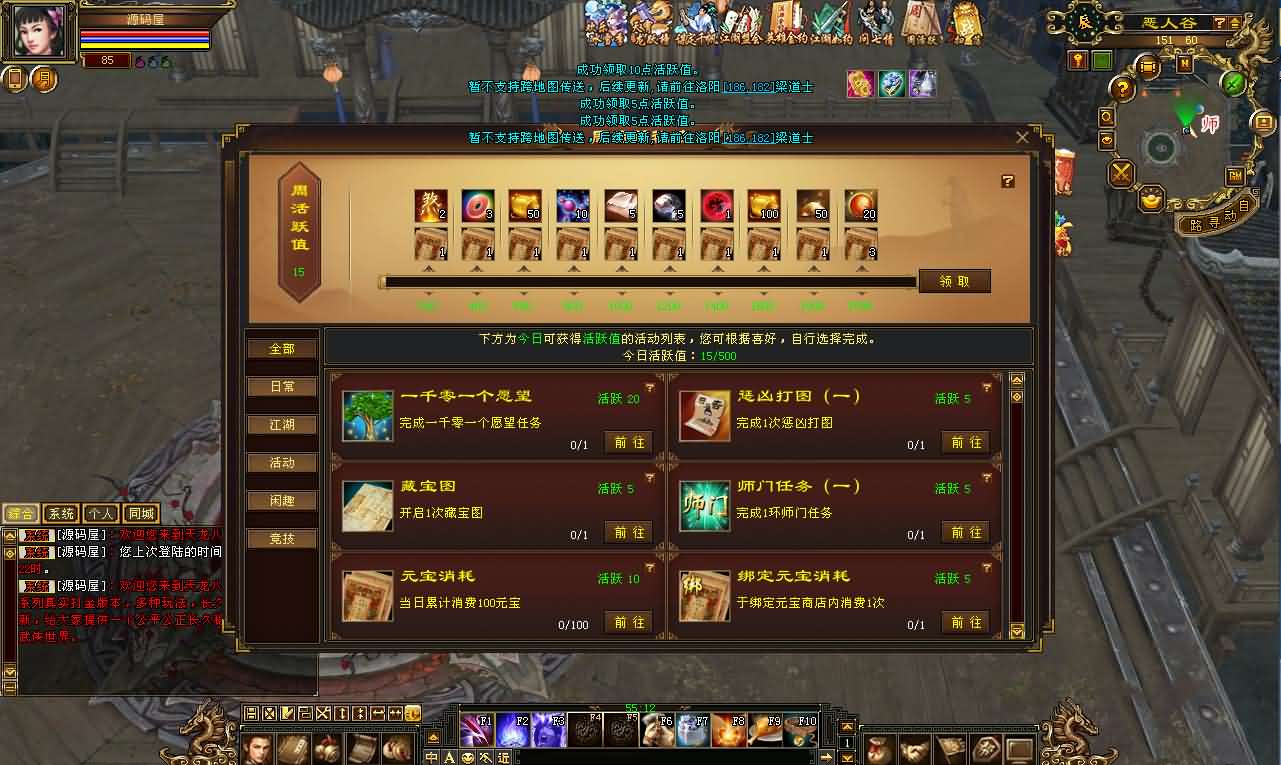Screen dimensions: 1281x765
Task: Click the green sword icon right of the minimap
Action: coord(1231,85)
